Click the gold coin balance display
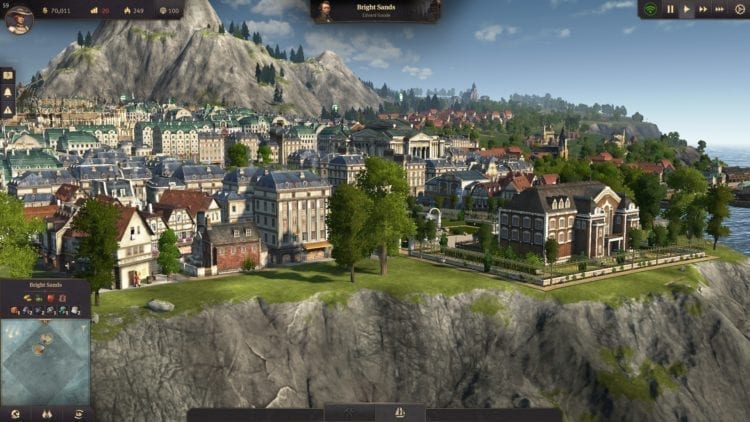This screenshot has height=422, width=750. (x=60, y=10)
